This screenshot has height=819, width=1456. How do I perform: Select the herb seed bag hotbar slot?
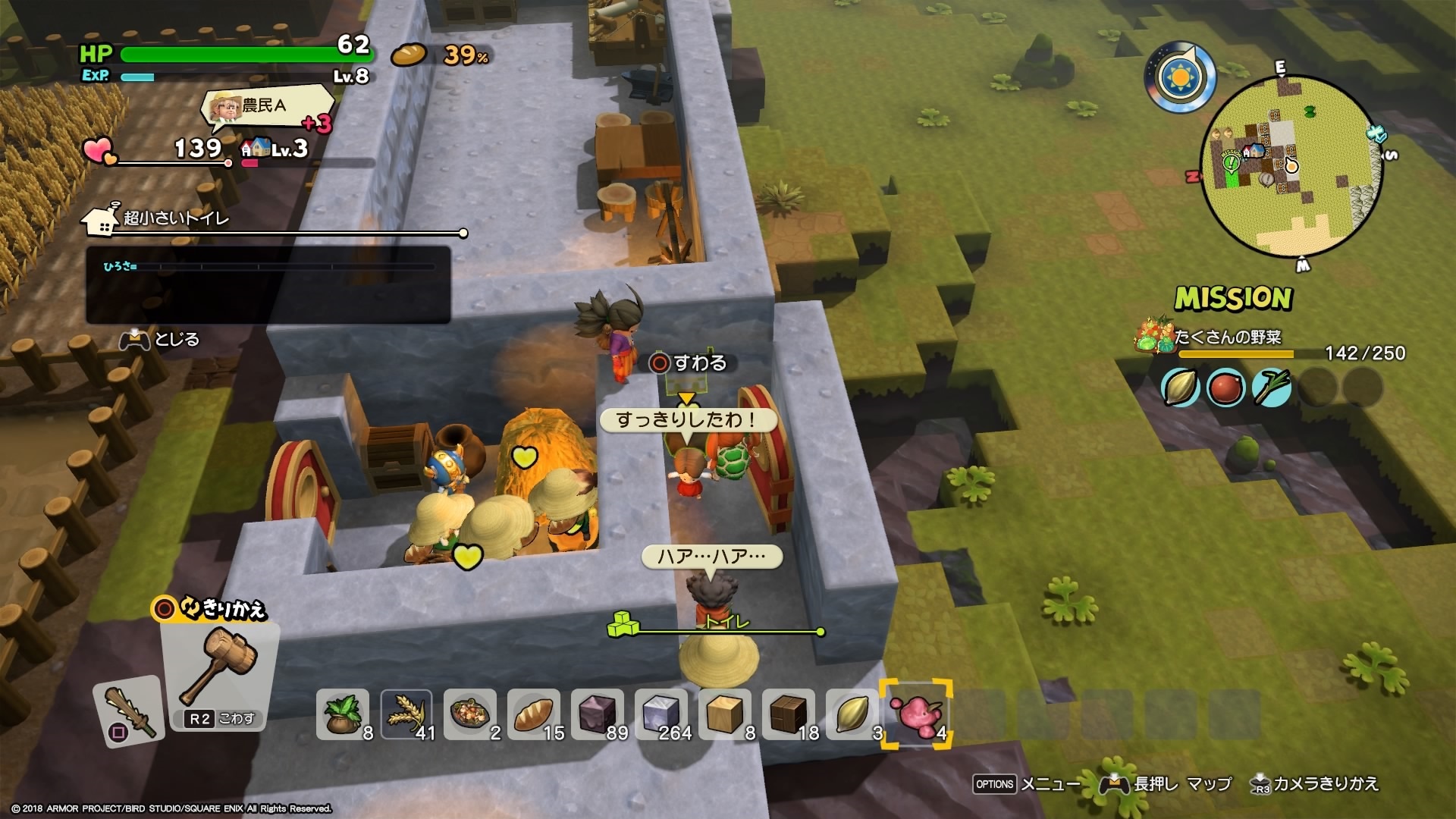pos(343,714)
